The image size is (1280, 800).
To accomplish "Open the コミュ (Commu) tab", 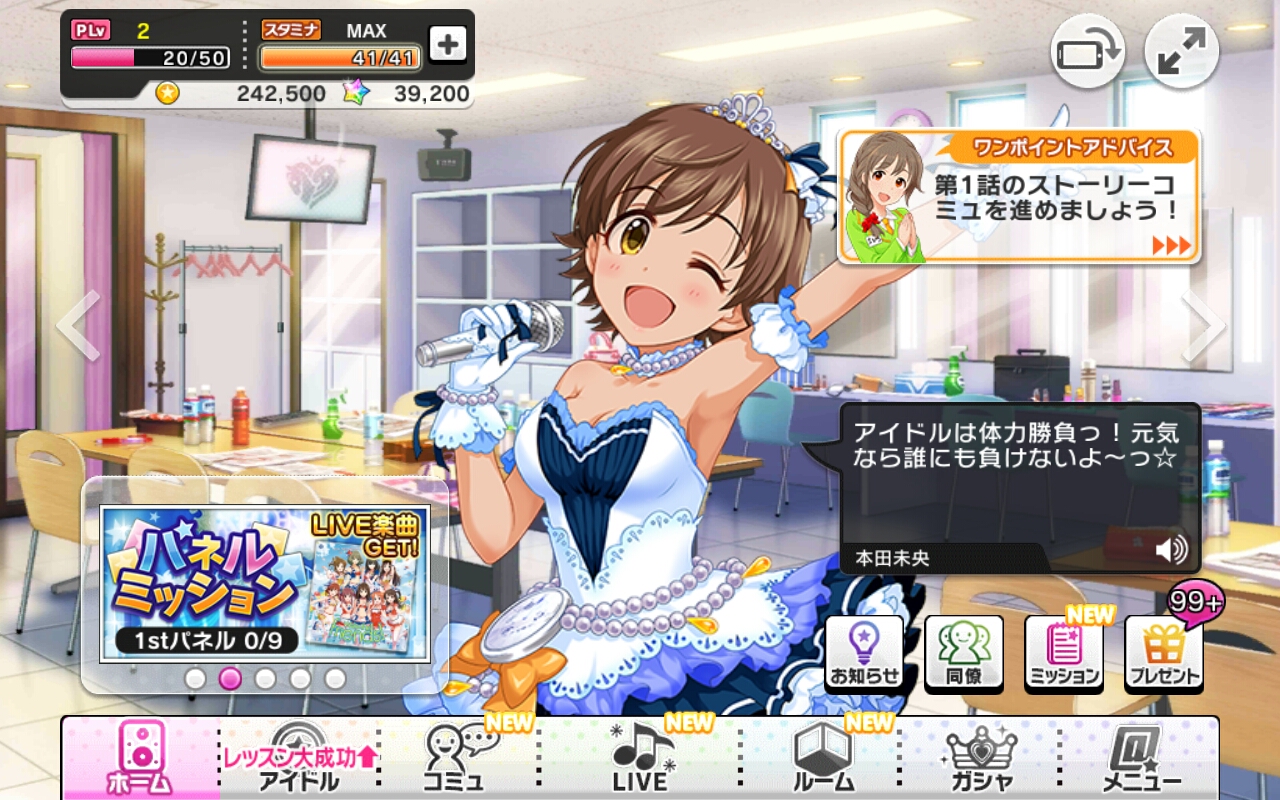I will pyautogui.click(x=460, y=760).
